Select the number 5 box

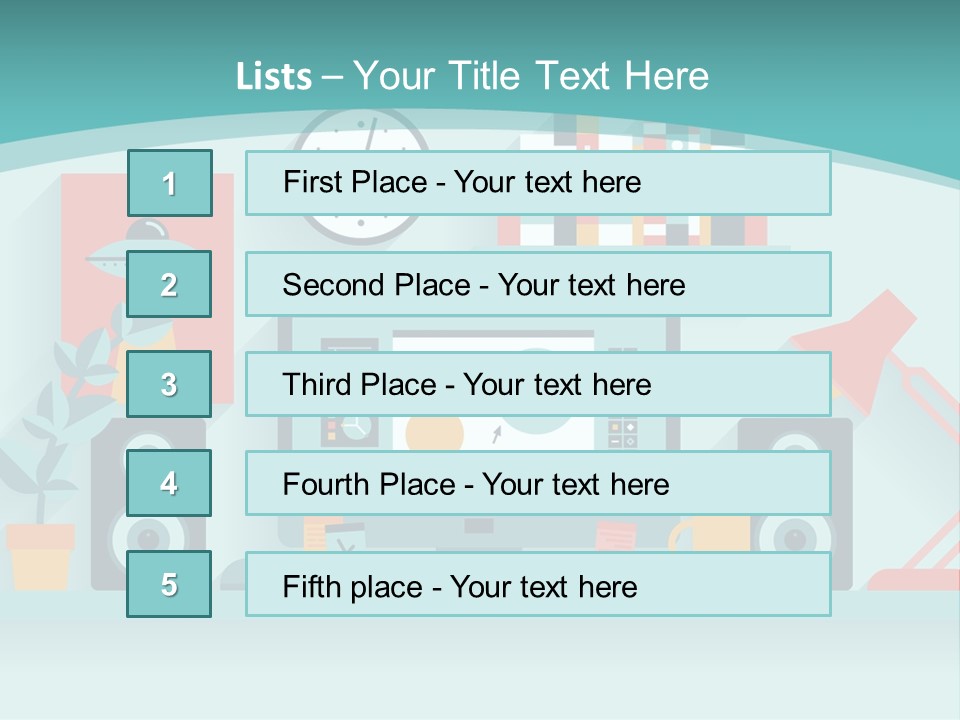coord(169,584)
